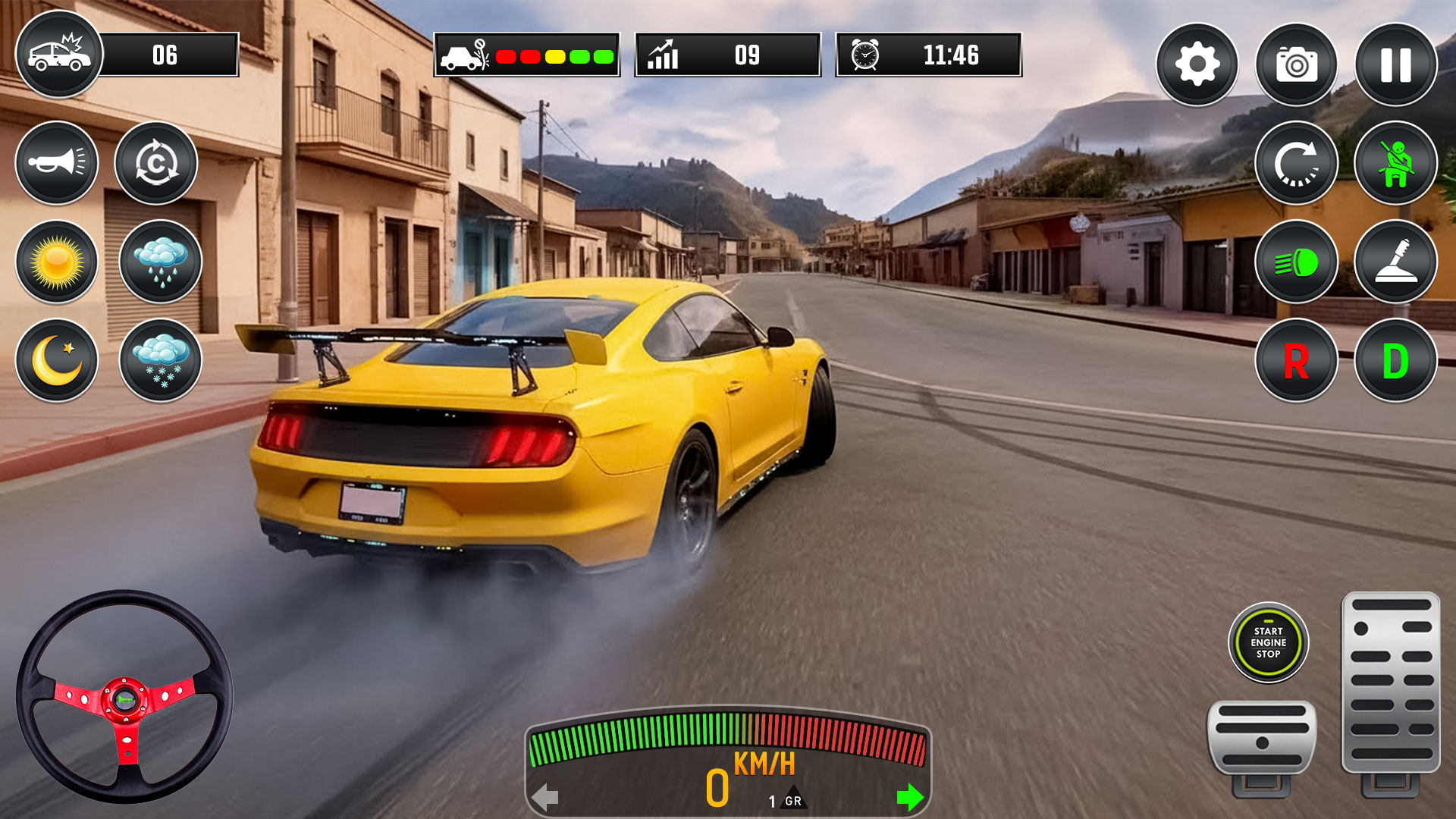The image size is (1456, 819).
Task: Fasten the seatbelt
Action: click(x=1396, y=165)
